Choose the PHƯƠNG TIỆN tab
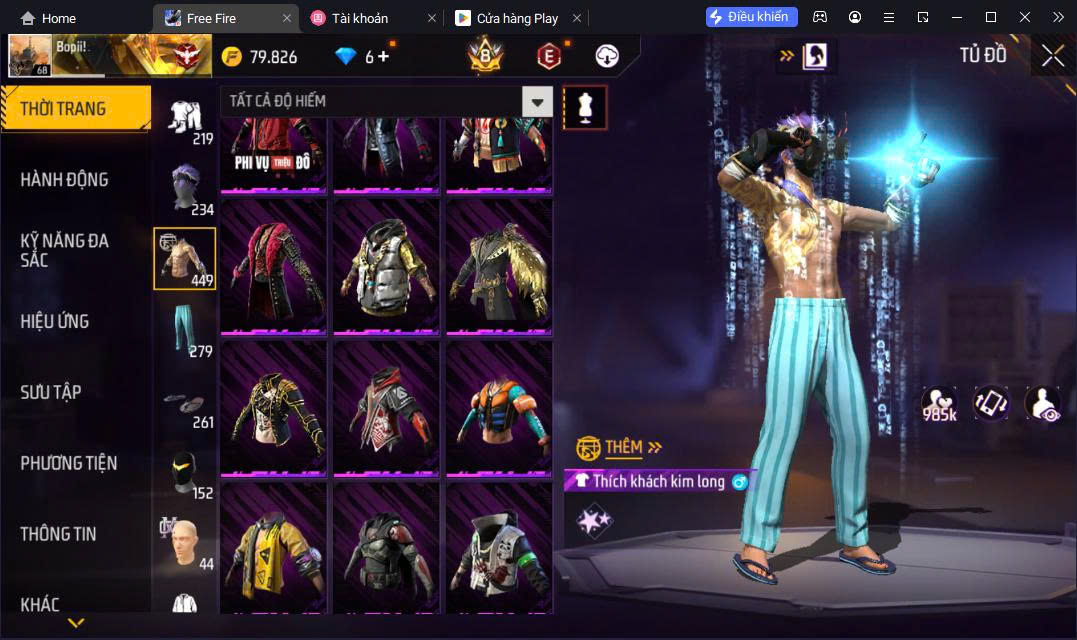The image size is (1077, 640). coord(69,463)
